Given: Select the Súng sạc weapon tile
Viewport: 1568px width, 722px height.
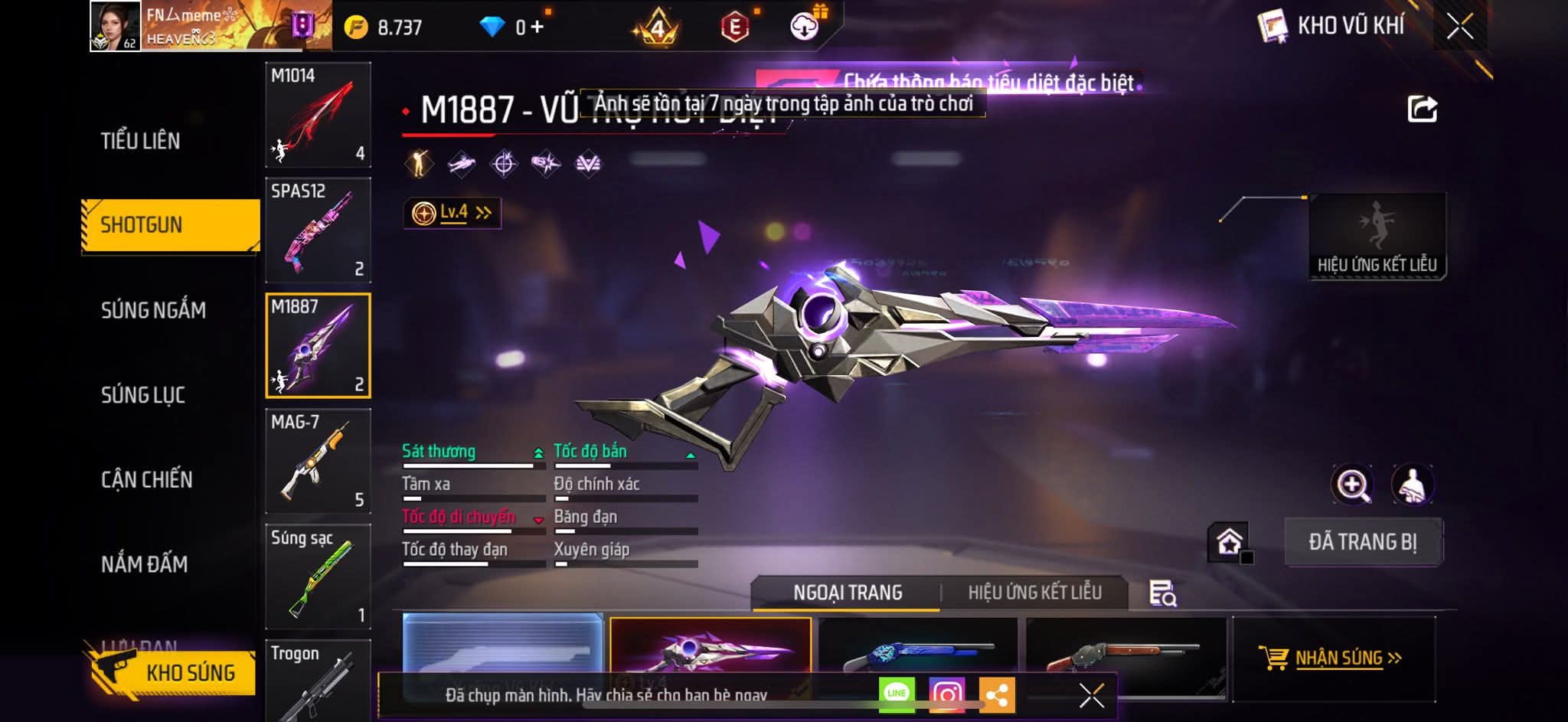Looking at the screenshot, I should (318, 577).
